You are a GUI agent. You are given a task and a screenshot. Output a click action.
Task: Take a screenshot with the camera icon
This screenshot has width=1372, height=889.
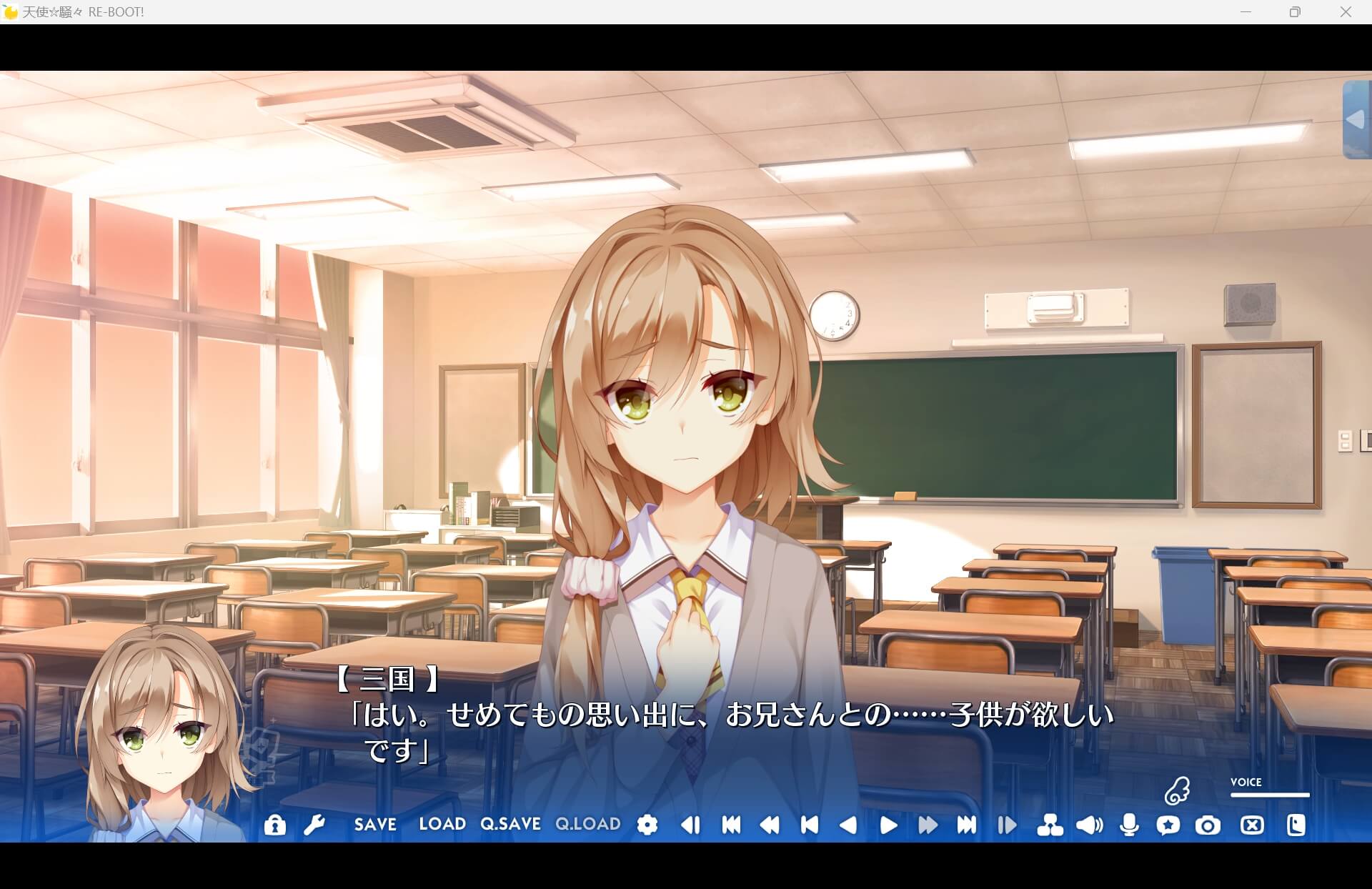(x=1208, y=825)
